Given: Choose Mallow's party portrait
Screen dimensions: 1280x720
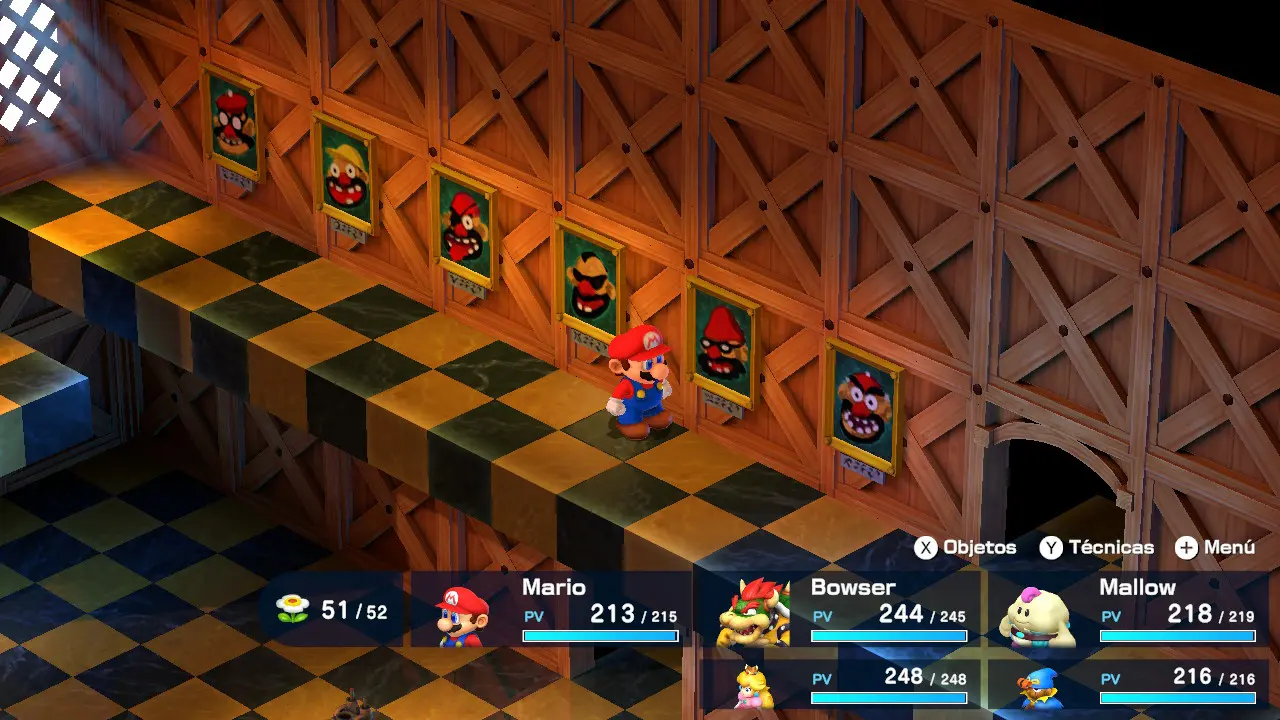Looking at the screenshot, I should [x=1038, y=614].
